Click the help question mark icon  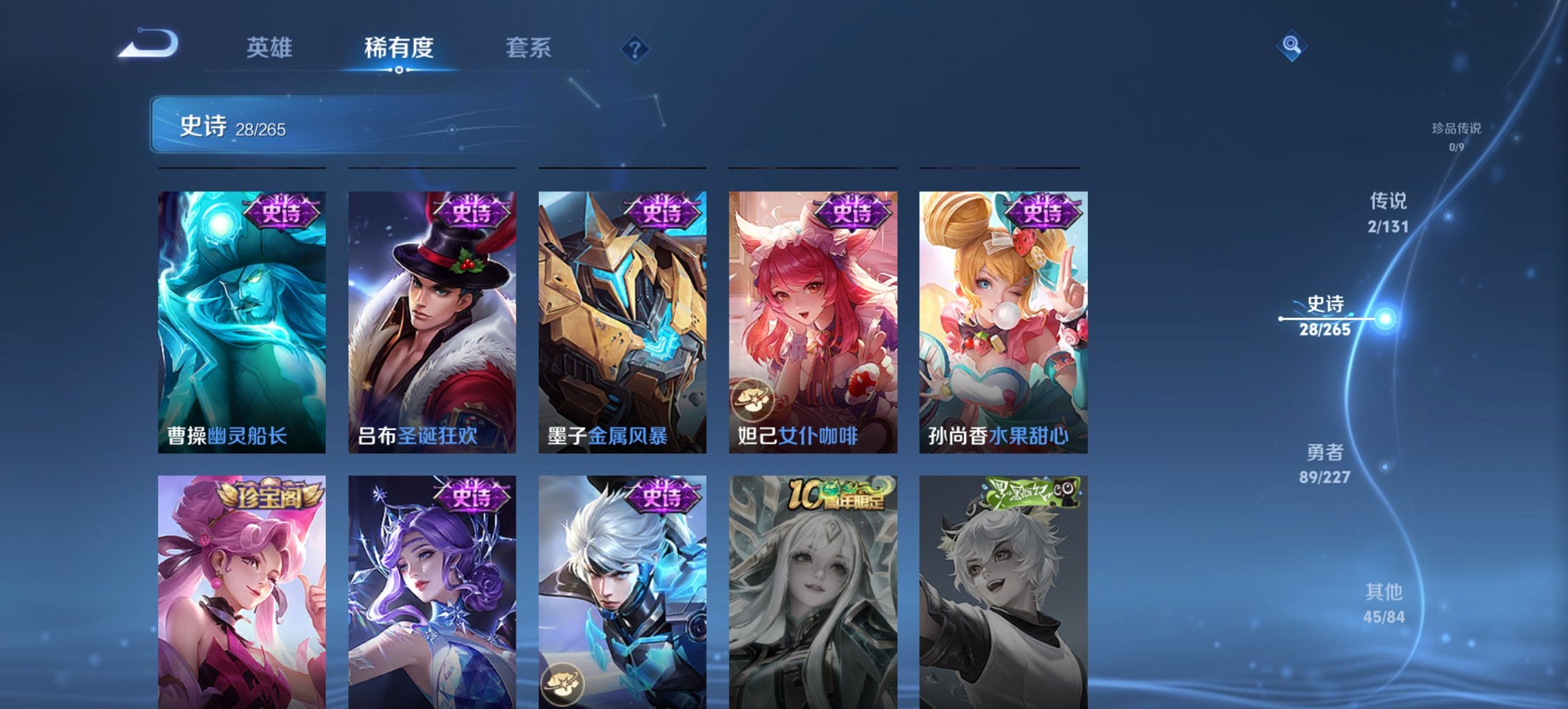(635, 49)
